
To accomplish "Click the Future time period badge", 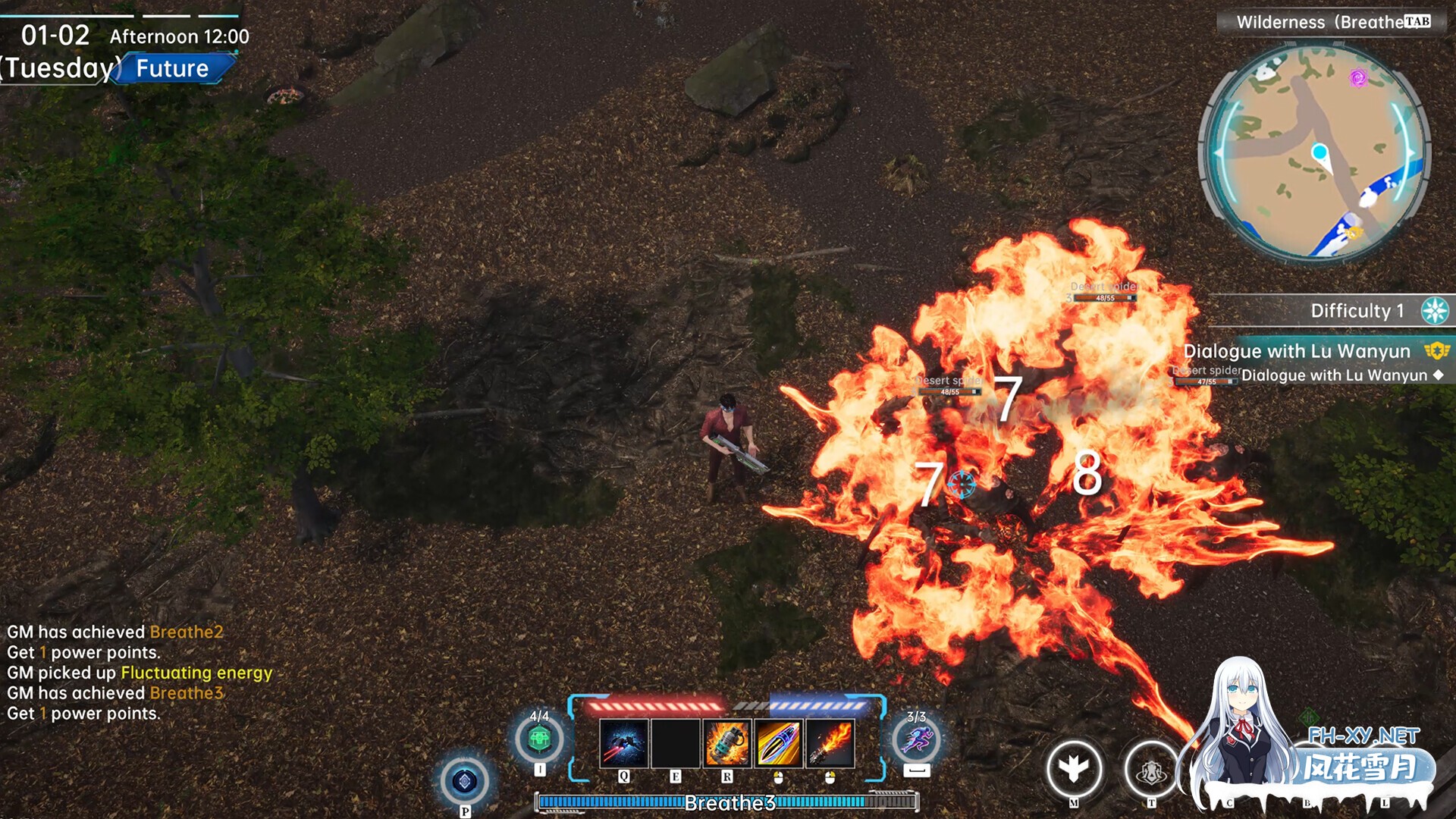I will (174, 68).
